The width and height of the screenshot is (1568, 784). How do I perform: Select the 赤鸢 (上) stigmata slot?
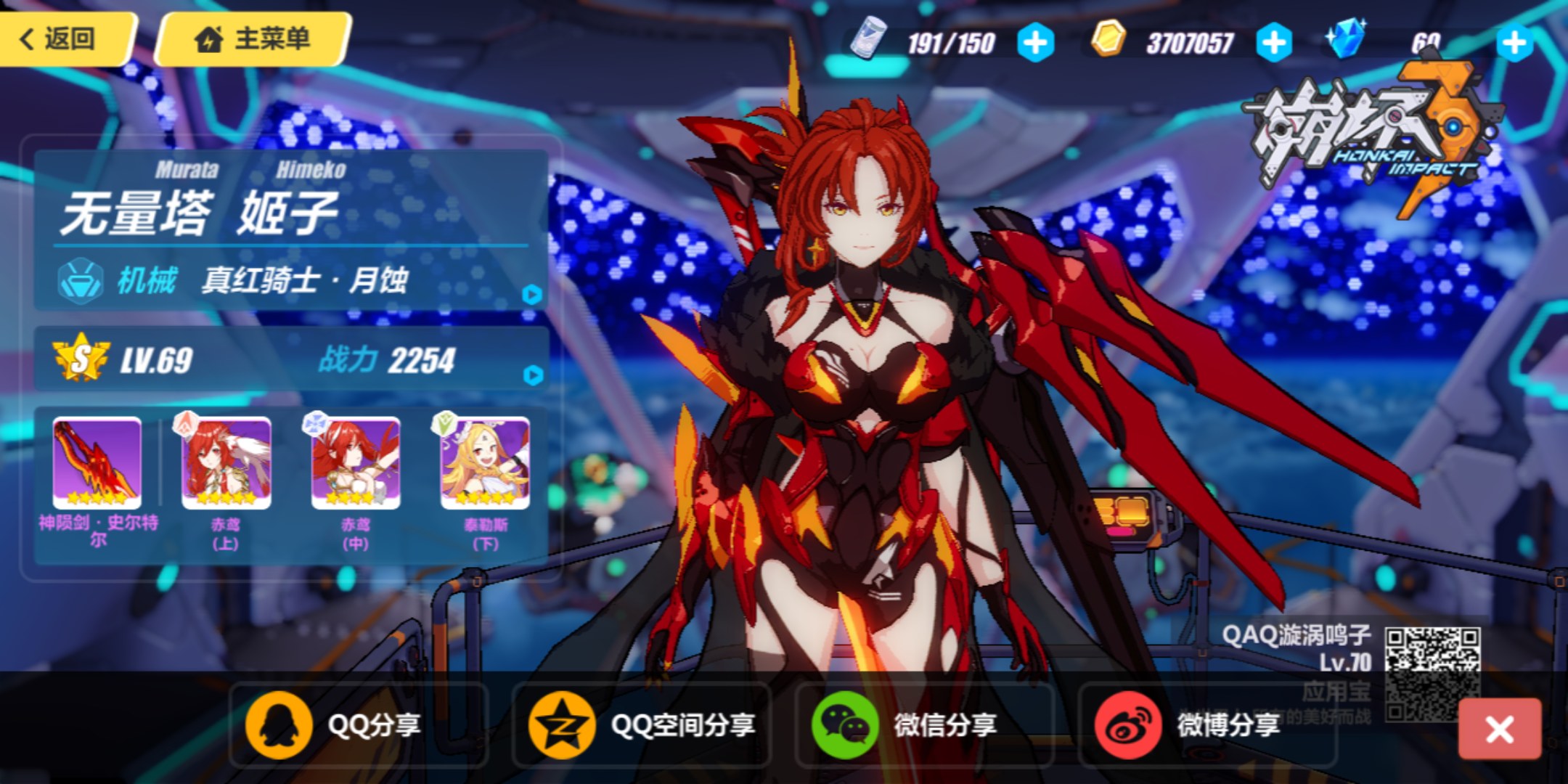click(226, 465)
